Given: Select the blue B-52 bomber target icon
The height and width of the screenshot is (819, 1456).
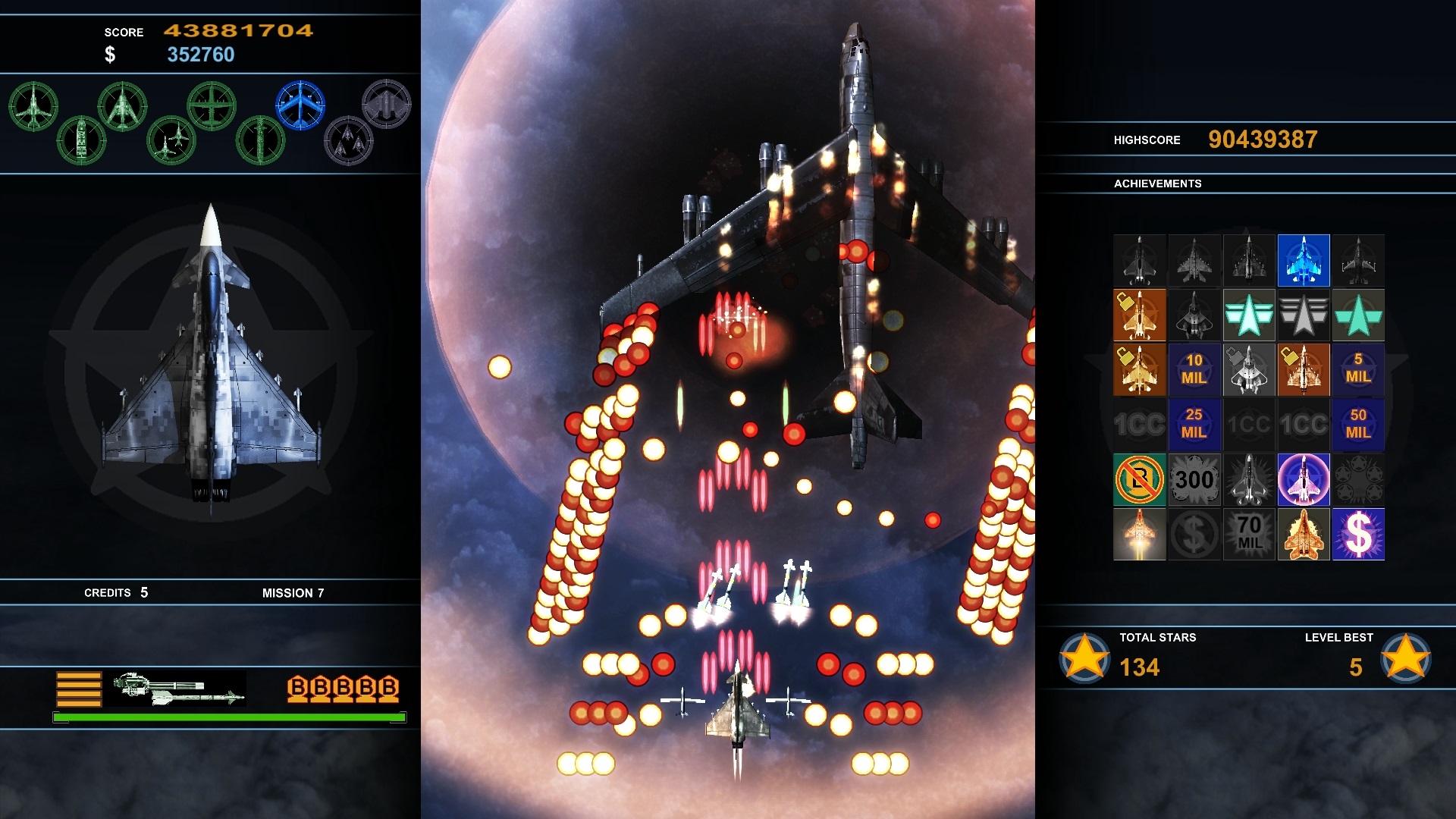Looking at the screenshot, I should tap(301, 105).
